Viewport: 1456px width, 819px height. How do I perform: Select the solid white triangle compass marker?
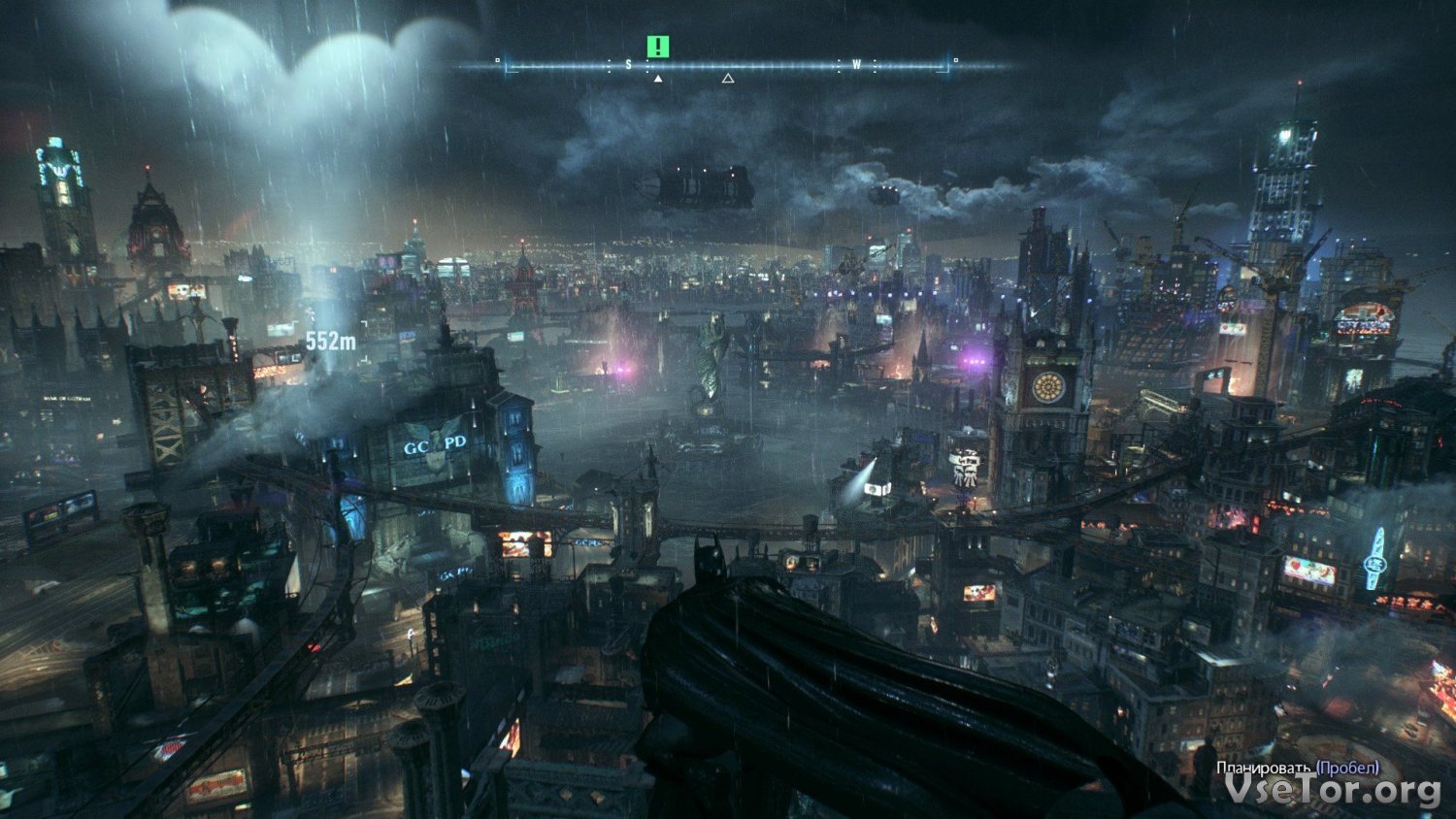click(658, 79)
